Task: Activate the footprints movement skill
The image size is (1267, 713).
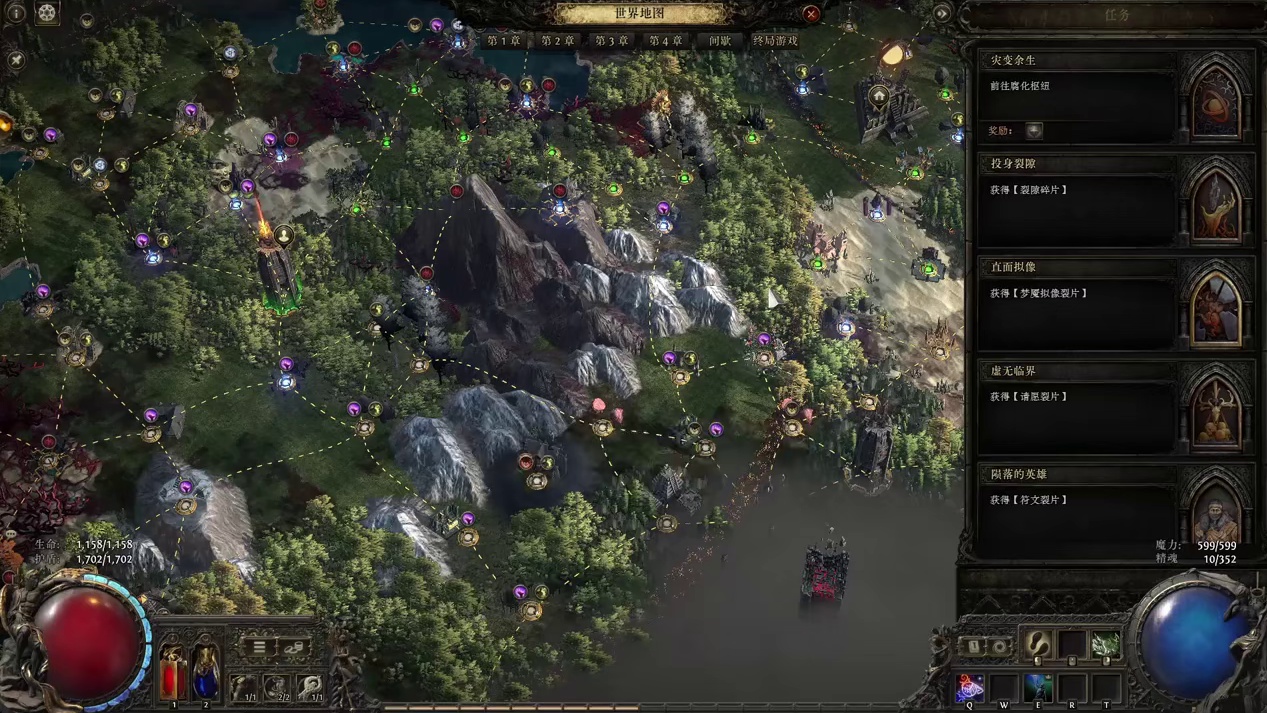Action: (1038, 645)
